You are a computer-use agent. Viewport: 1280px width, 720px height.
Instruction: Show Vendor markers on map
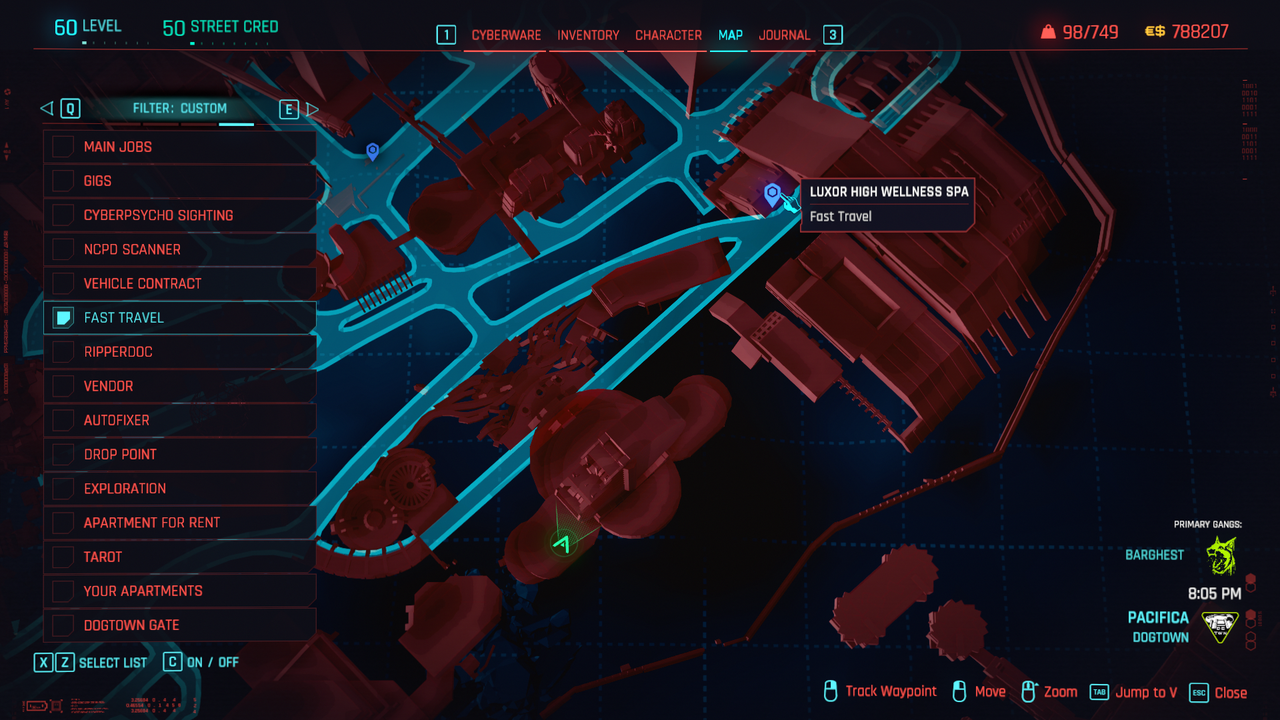point(64,386)
